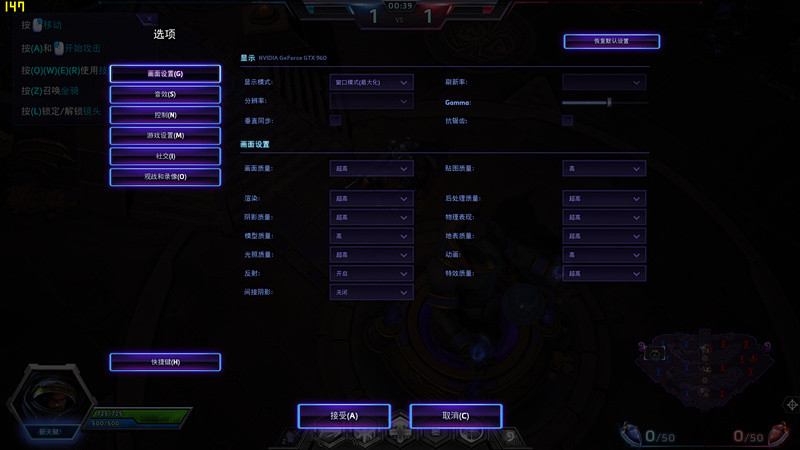Accept changes with the 接受 button

[x=343, y=415]
